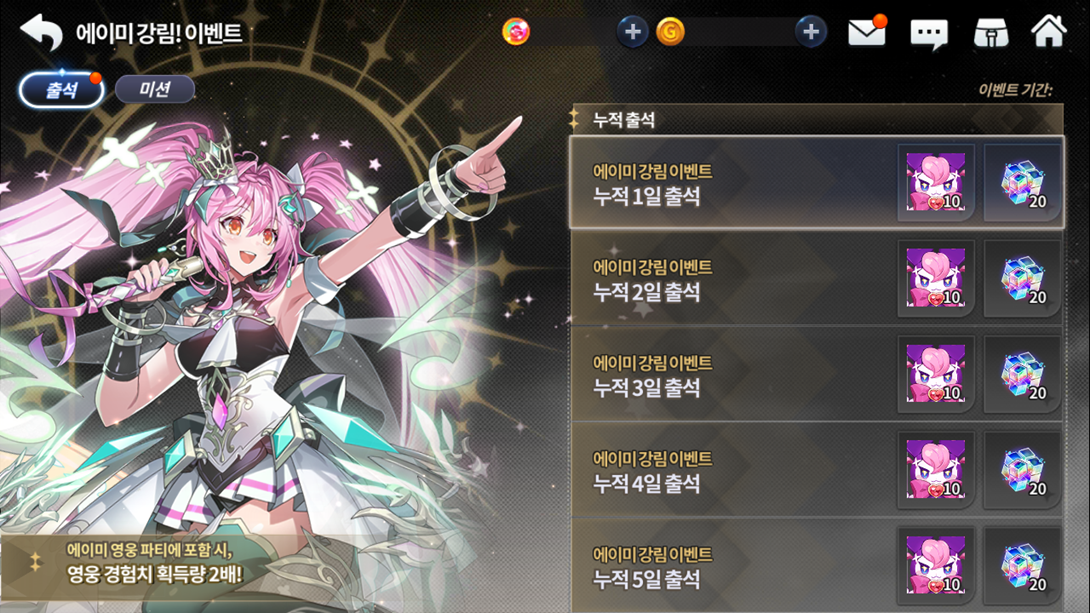Return to the home screen

(1048, 32)
